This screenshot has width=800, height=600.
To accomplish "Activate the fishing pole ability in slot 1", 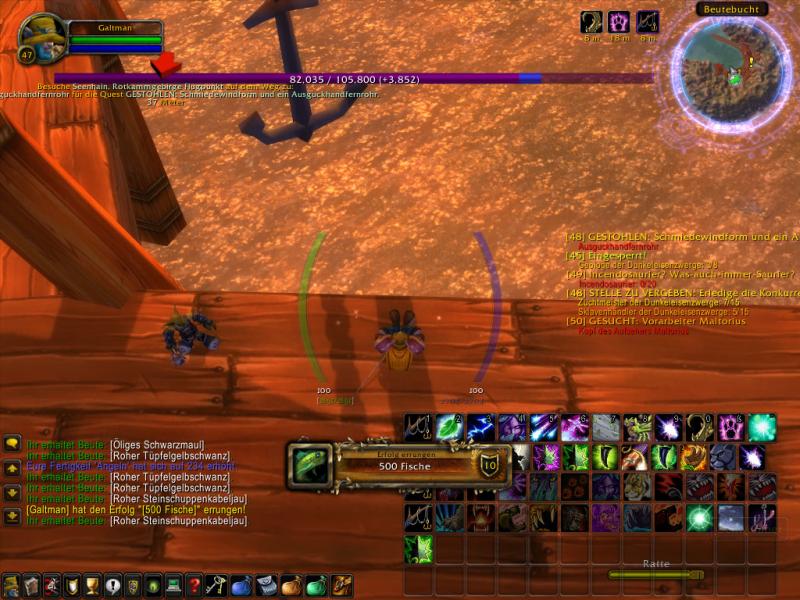I will pos(417,427).
